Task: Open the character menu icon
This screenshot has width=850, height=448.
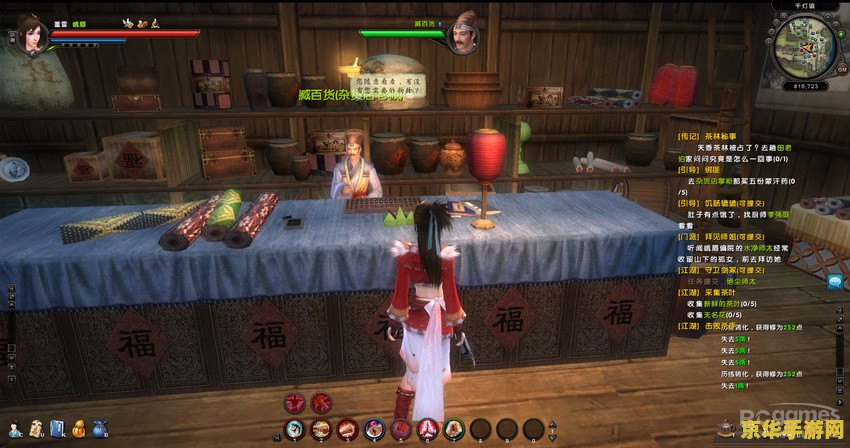Action: point(13,428)
